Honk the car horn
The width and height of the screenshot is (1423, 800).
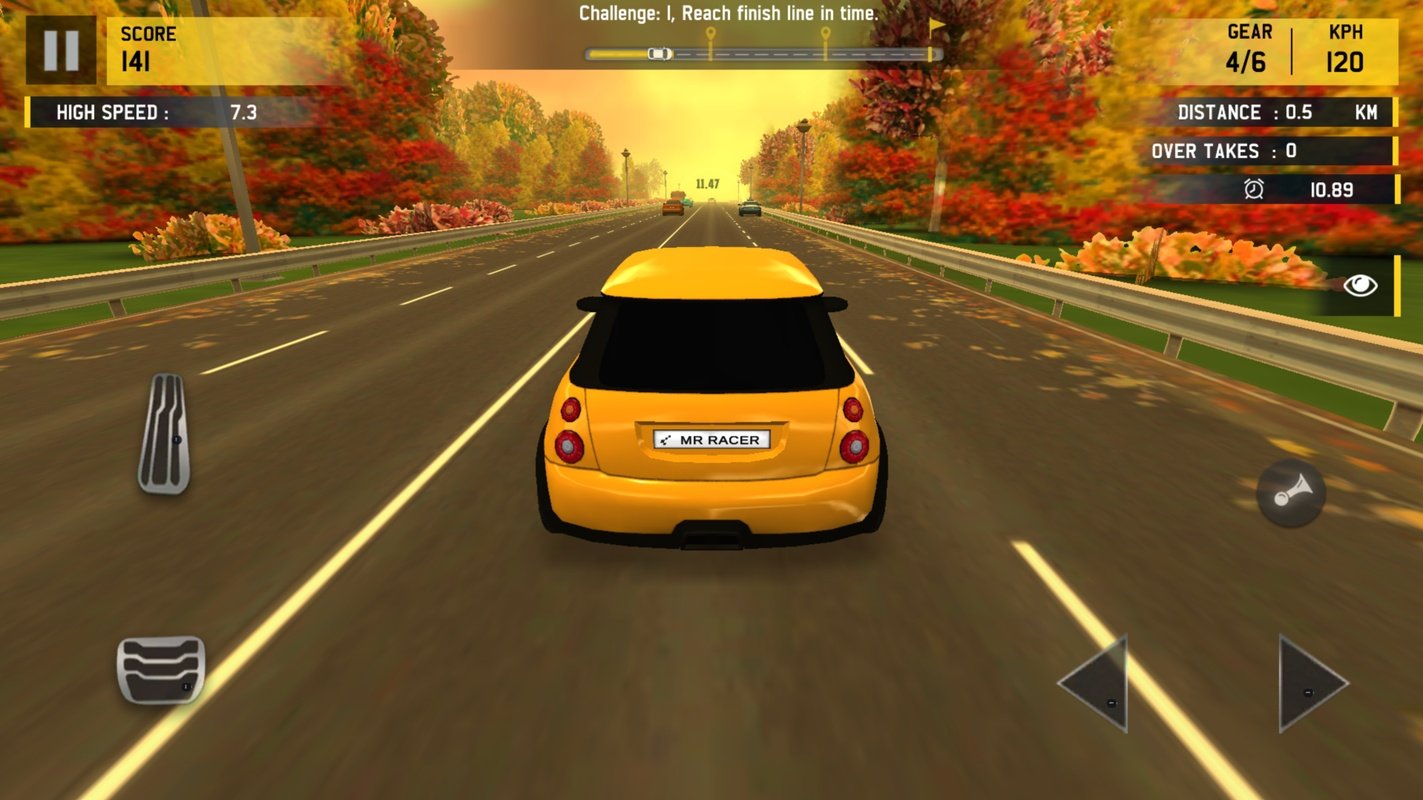(1290, 493)
